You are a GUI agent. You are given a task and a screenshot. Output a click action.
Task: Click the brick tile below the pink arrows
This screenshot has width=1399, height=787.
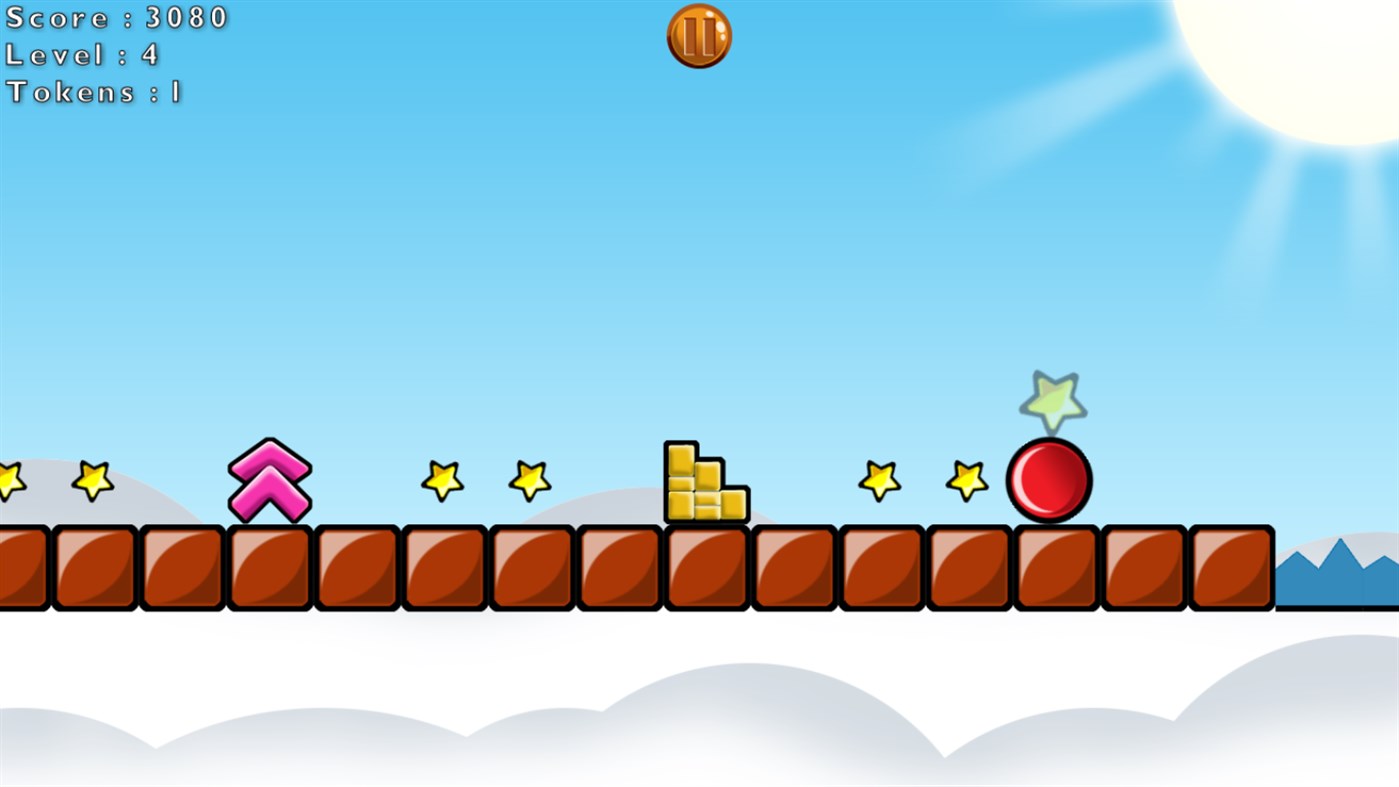[x=270, y=563]
